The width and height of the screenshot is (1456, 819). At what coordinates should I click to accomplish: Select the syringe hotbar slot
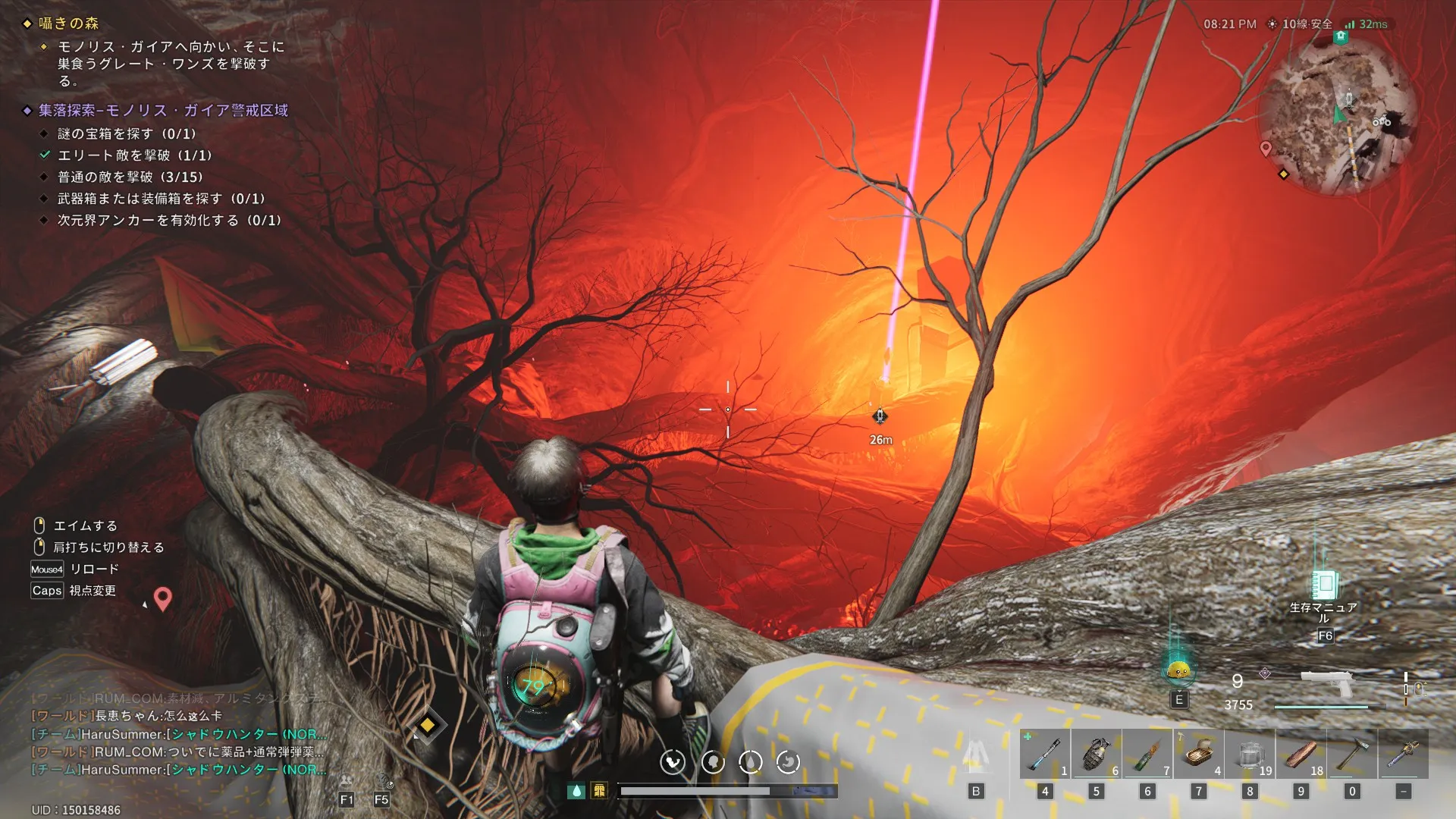[1045, 754]
